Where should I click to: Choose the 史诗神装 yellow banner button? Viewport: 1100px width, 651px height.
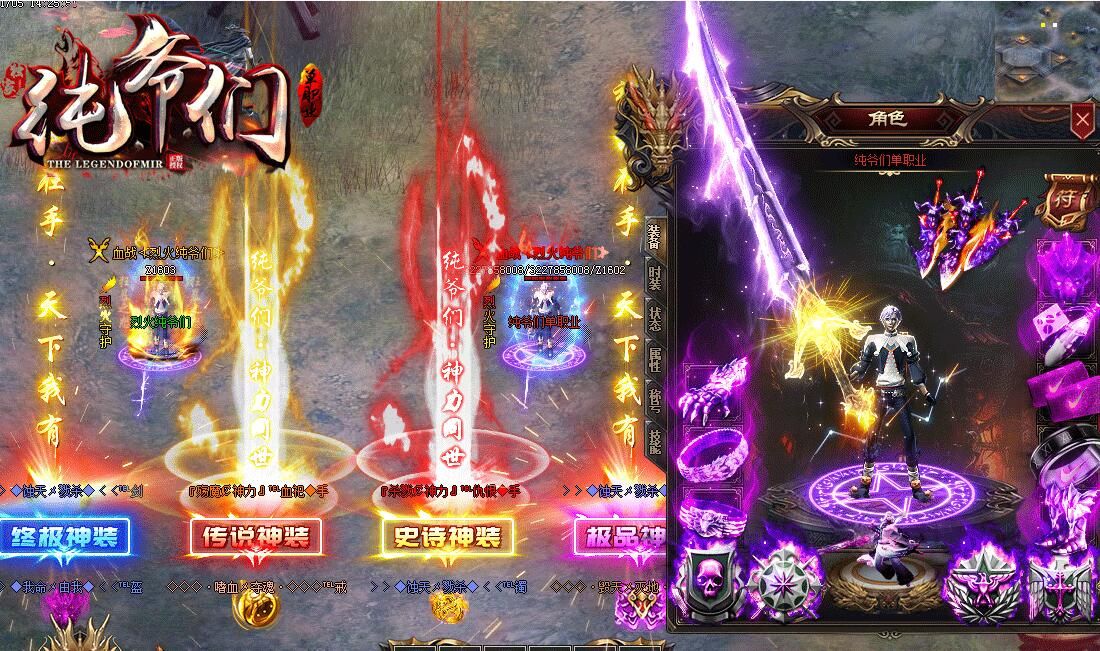coord(447,538)
